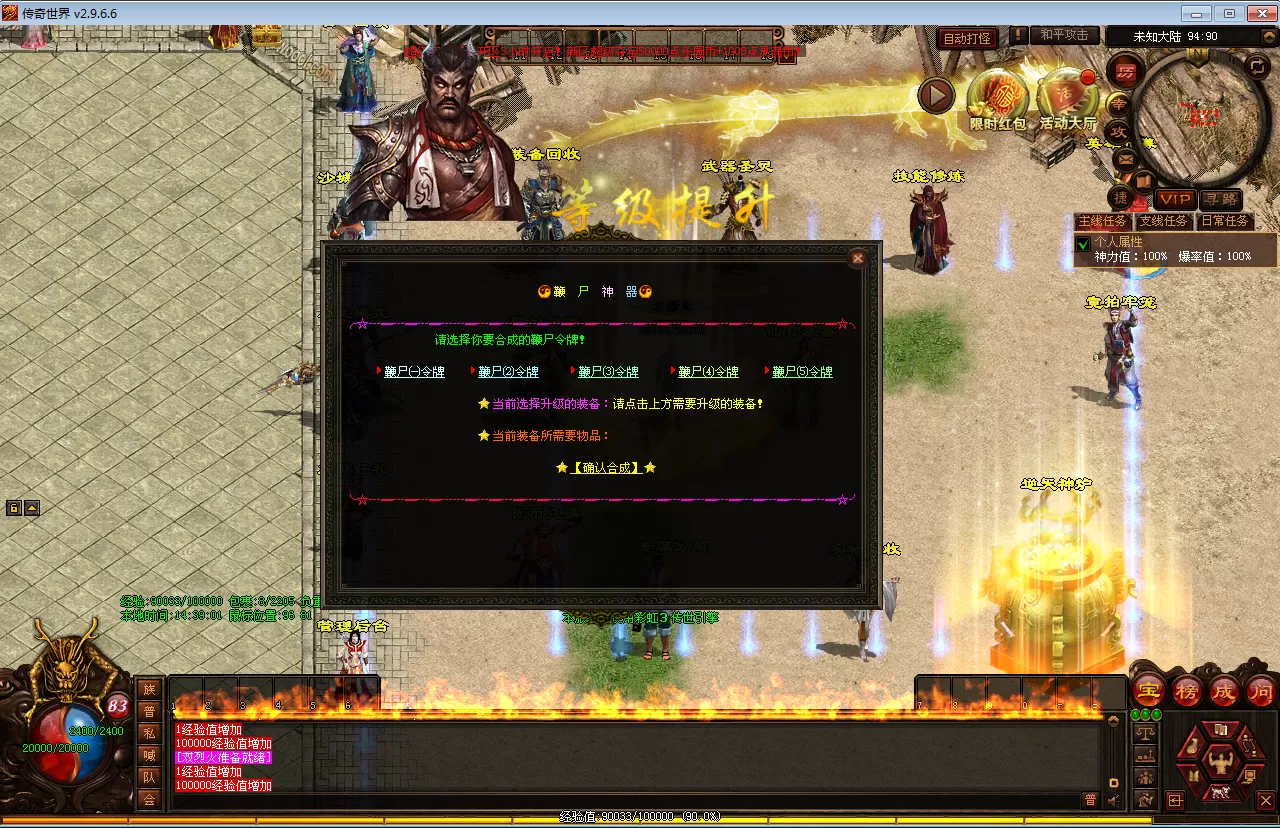Open the 榜 rankings button
This screenshot has height=828, width=1280.
[1186, 691]
